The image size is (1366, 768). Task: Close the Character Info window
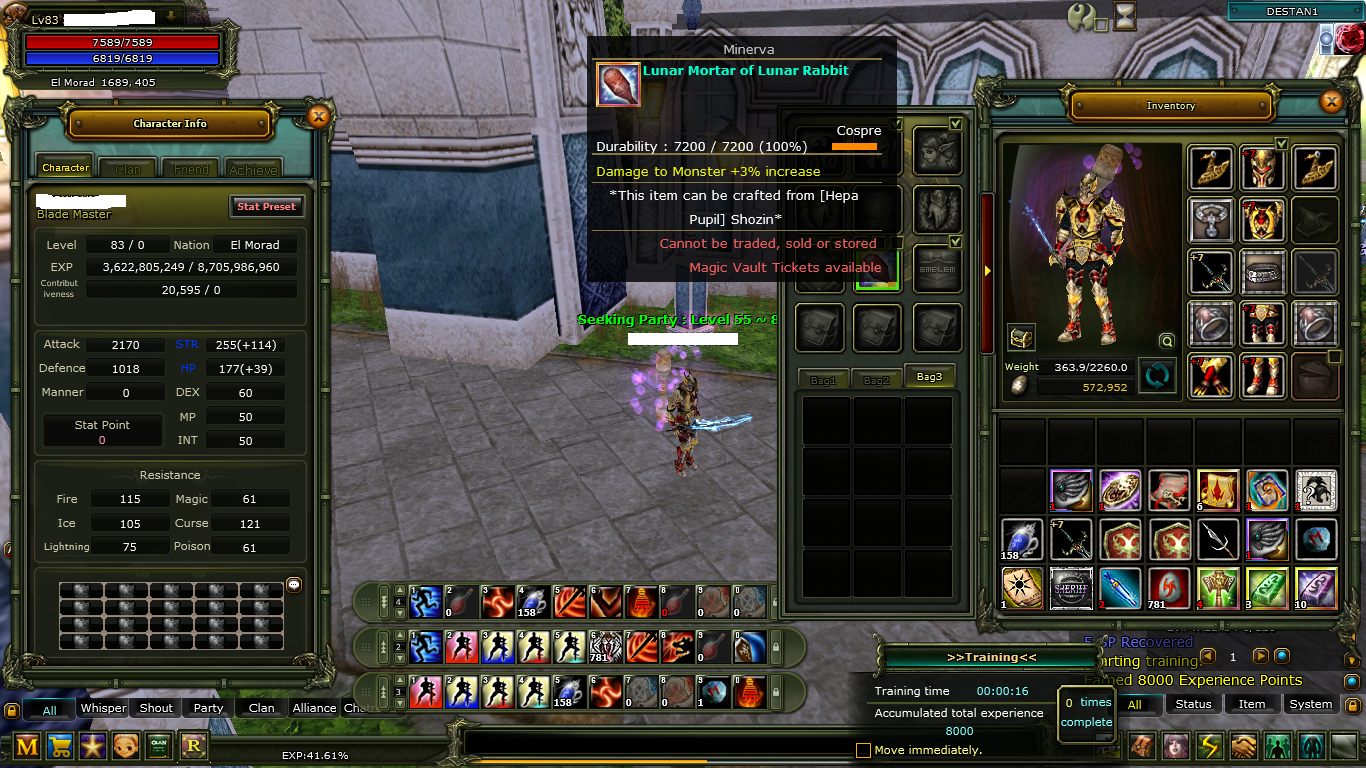coord(318,117)
